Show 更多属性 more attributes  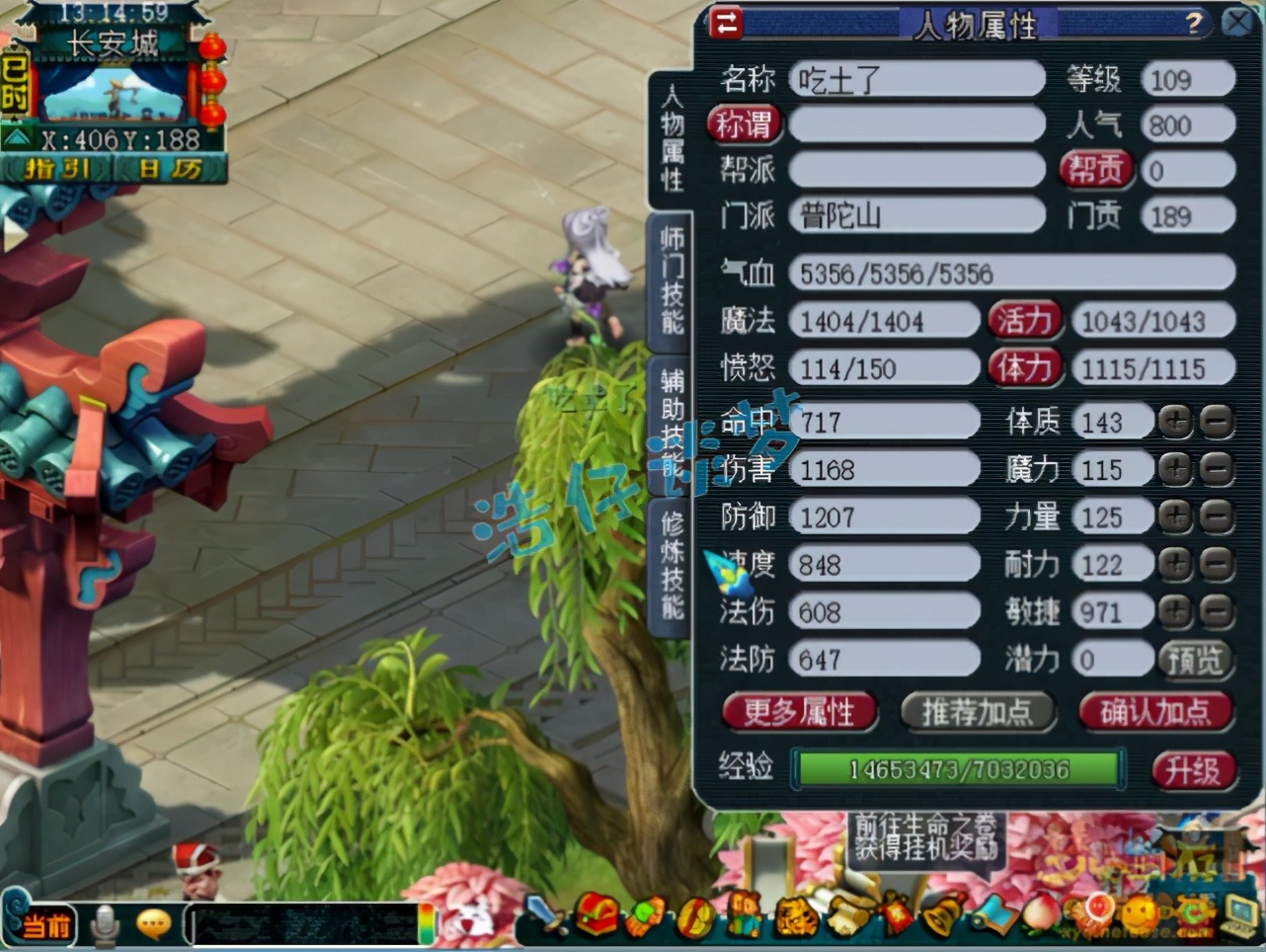[x=799, y=711]
